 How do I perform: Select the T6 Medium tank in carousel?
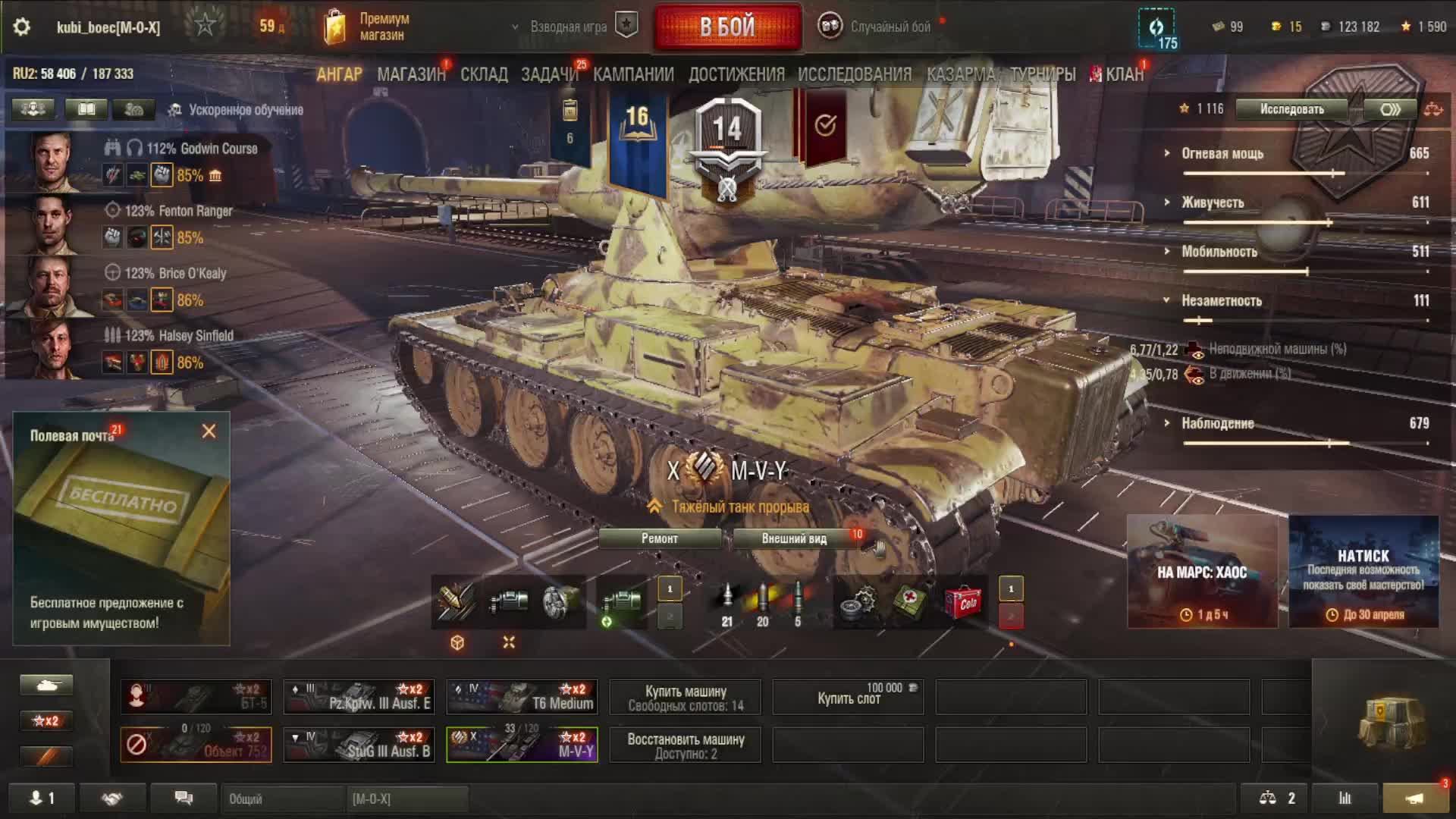pyautogui.click(x=522, y=697)
